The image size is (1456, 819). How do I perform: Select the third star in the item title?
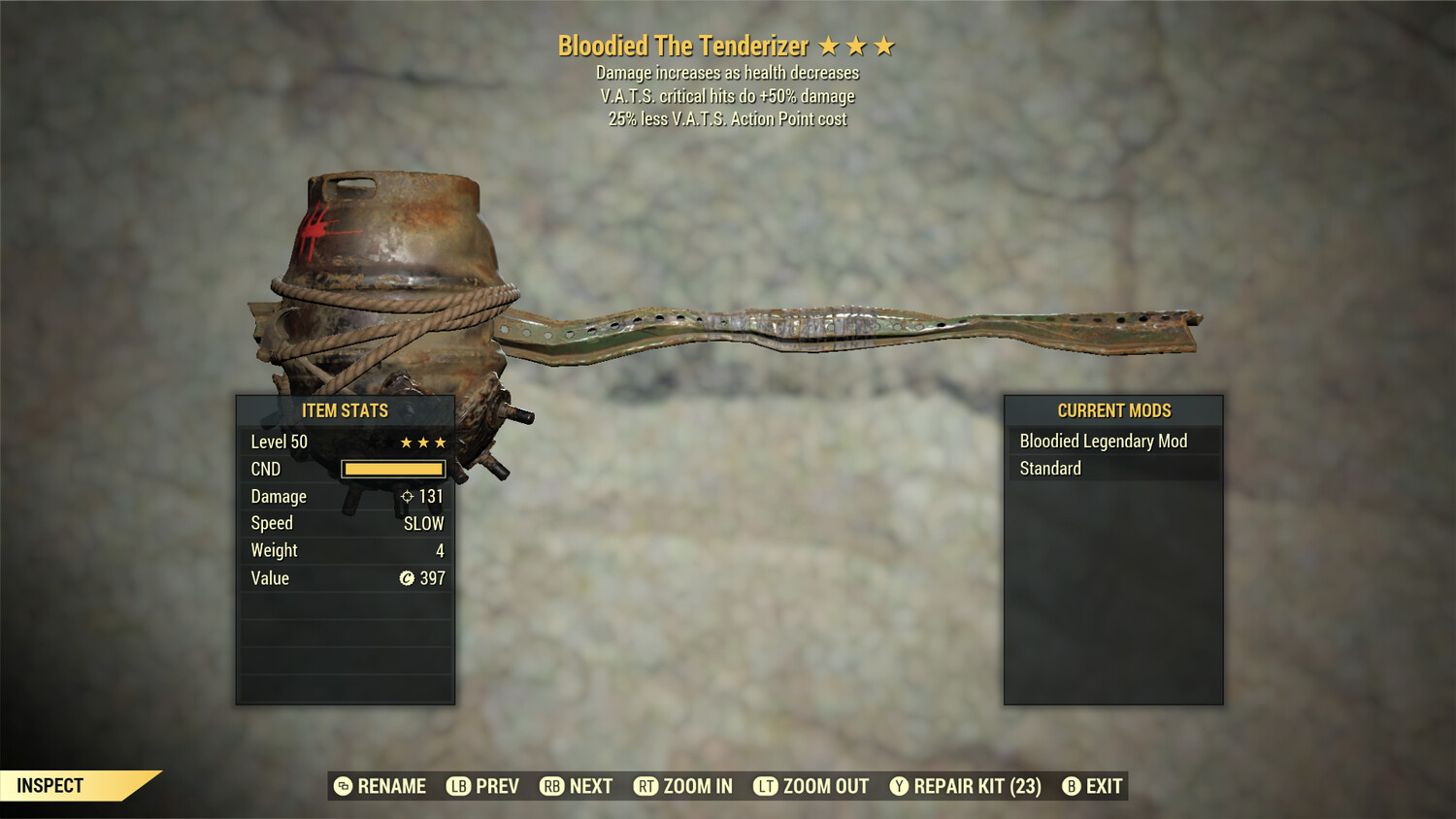[x=884, y=45]
